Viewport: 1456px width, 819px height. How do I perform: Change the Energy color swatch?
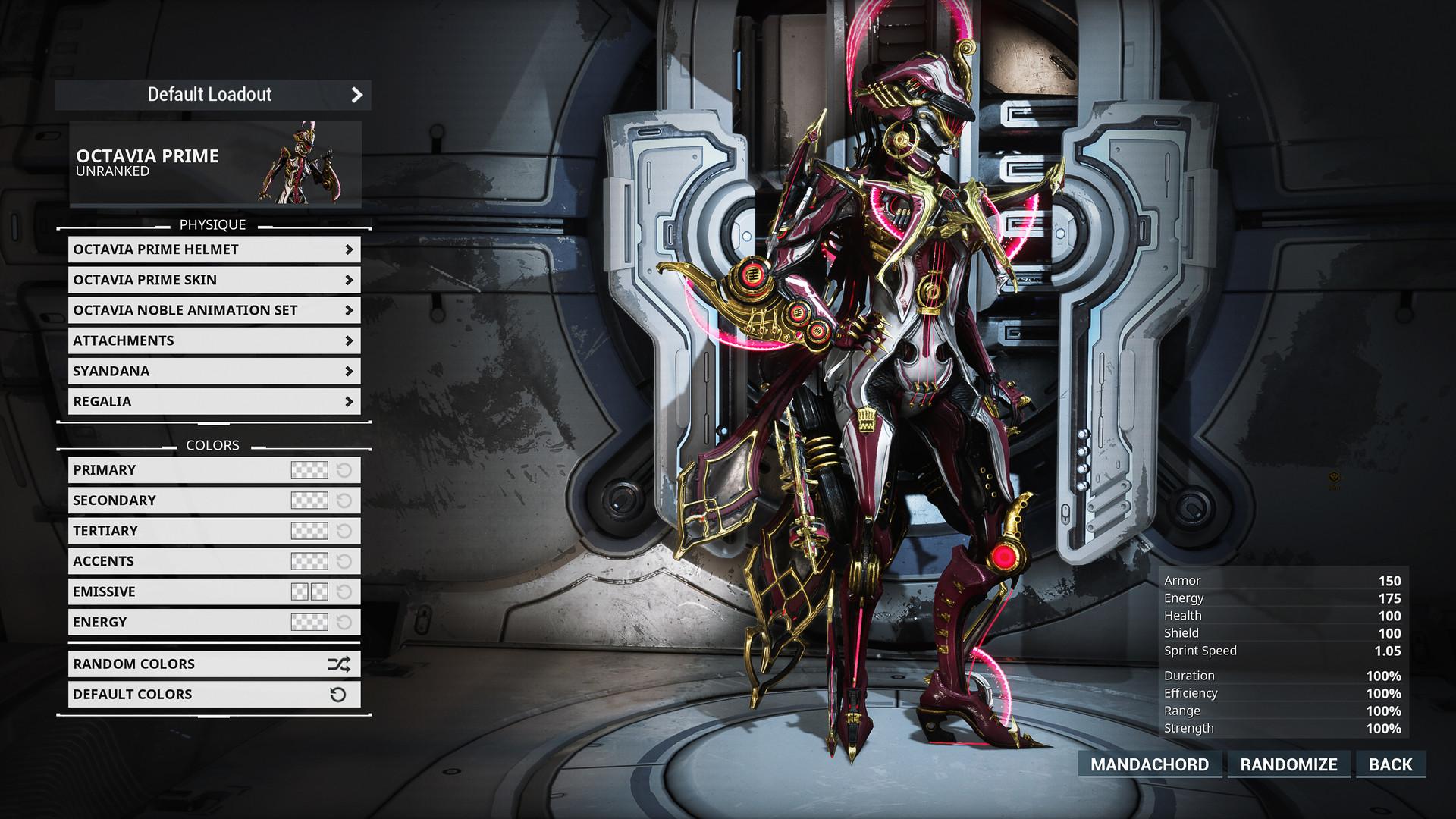point(309,622)
